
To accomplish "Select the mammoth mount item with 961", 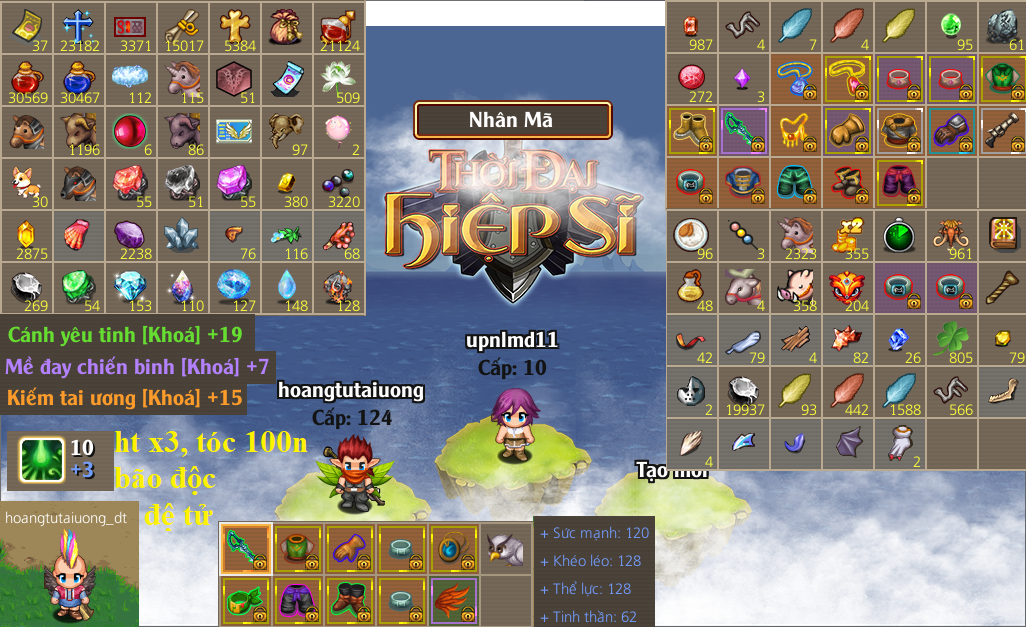I will pyautogui.click(x=951, y=236).
